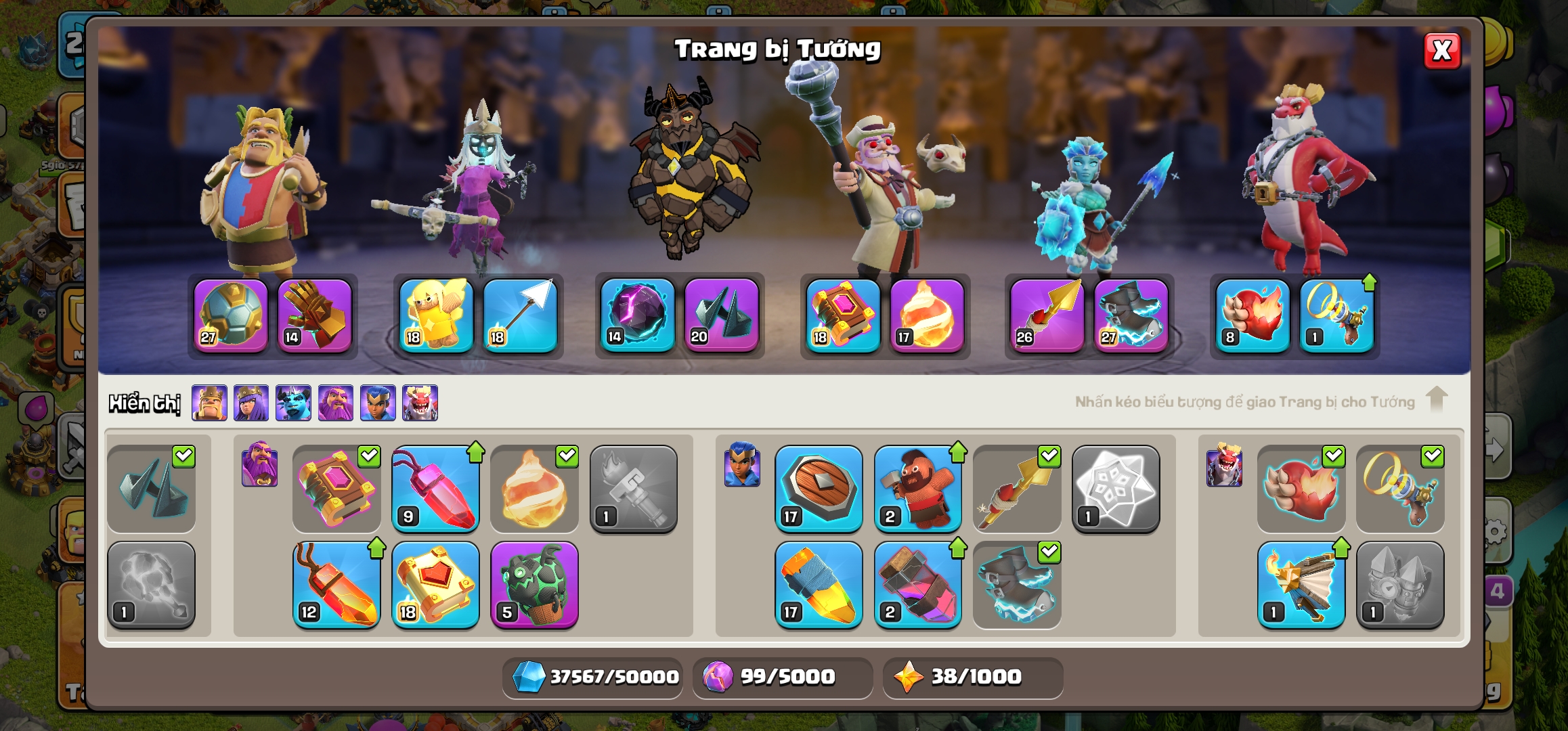Select the level 17 wooden shield equipment
This screenshot has height=731, width=1568.
point(819,489)
